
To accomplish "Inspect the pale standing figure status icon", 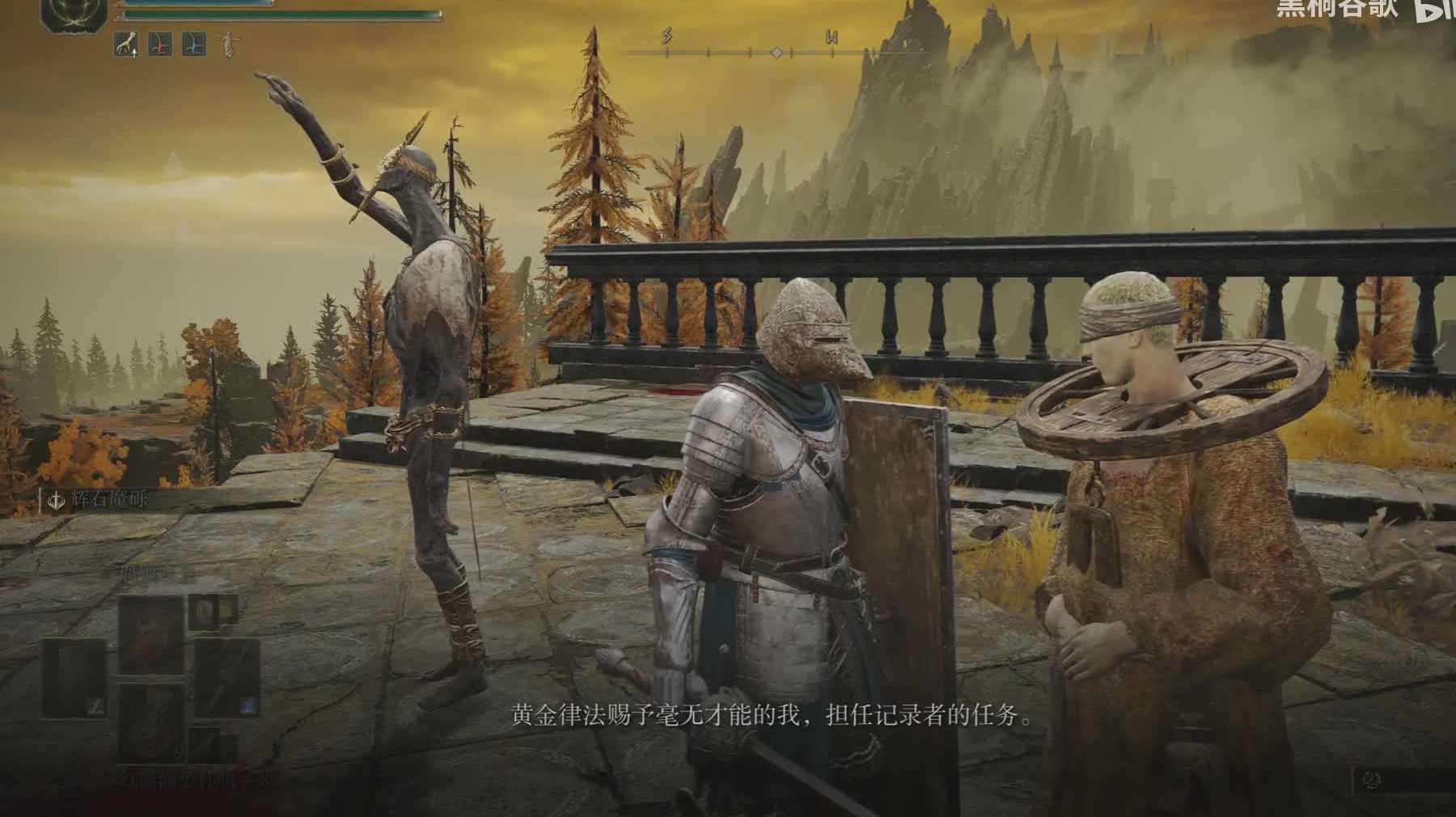I will [x=229, y=44].
